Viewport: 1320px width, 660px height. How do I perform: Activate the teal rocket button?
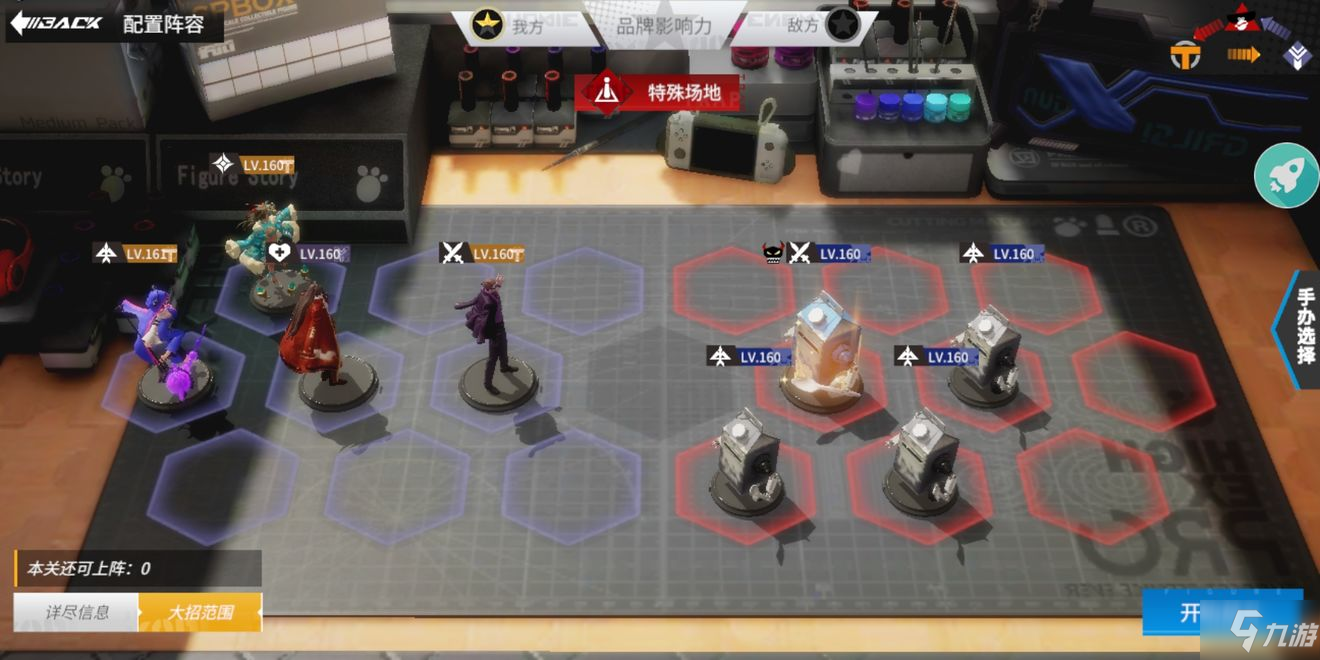click(1285, 175)
